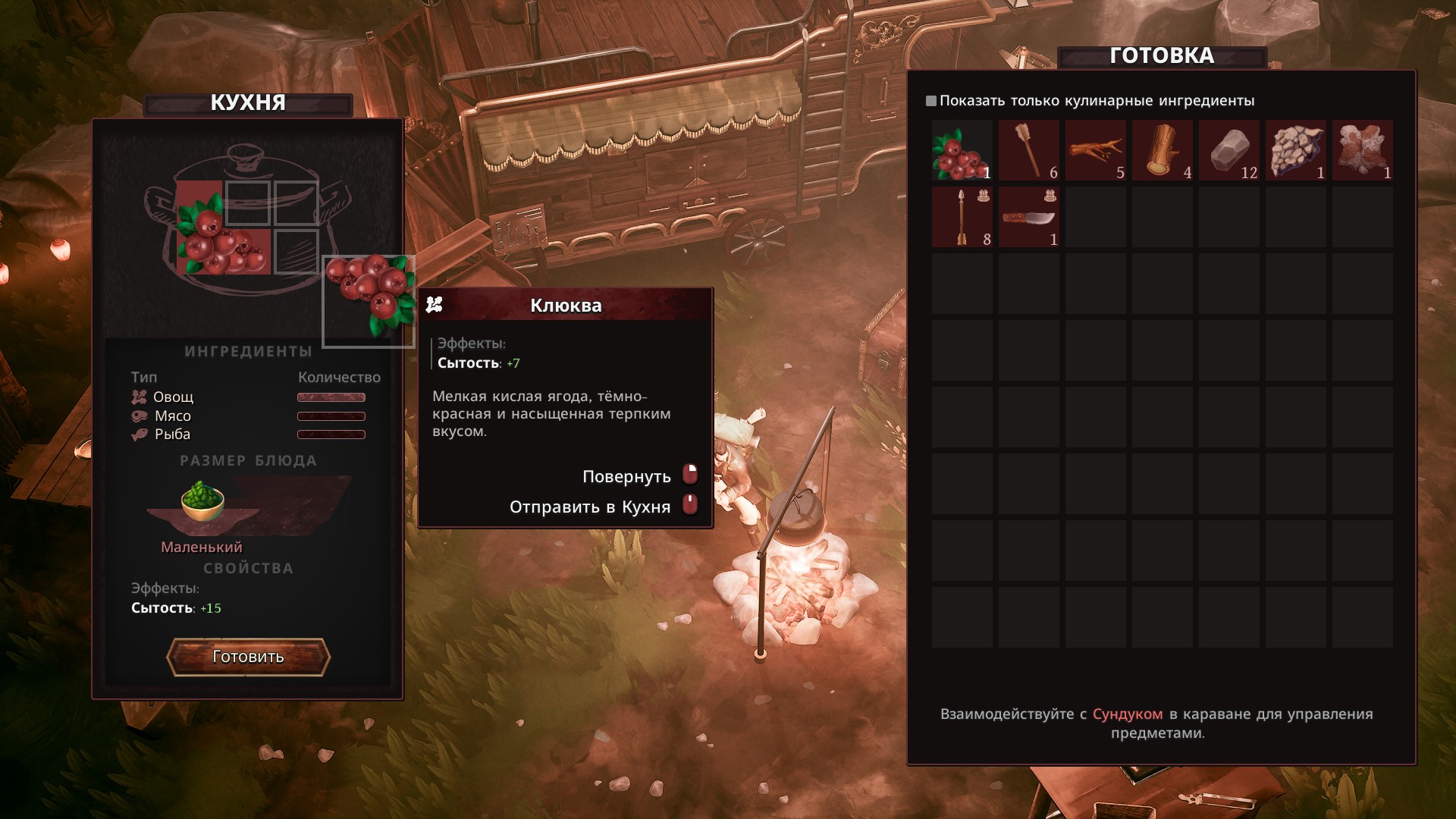
Task: Toggle the show only culinary ingredients checkbox
Action: coord(931,101)
